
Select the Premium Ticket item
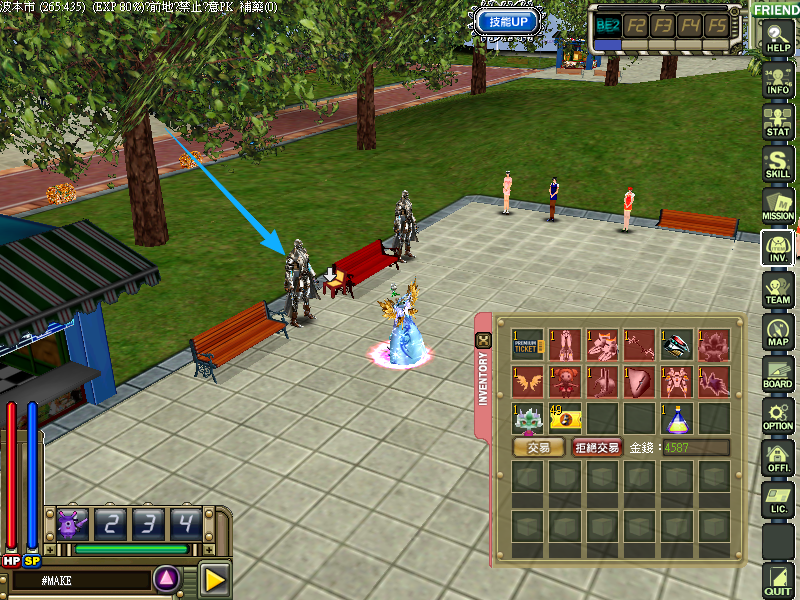coord(527,345)
